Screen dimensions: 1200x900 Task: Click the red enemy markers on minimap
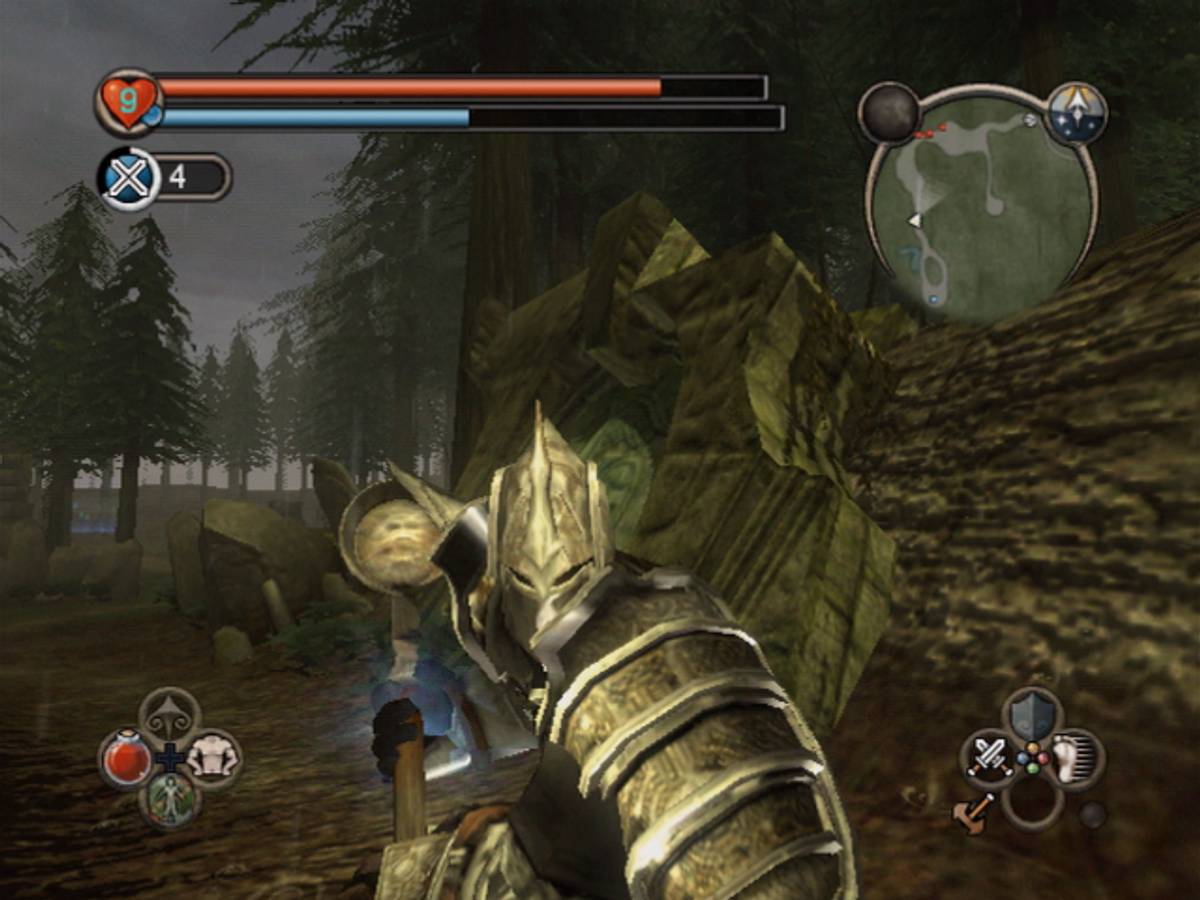click(x=930, y=131)
